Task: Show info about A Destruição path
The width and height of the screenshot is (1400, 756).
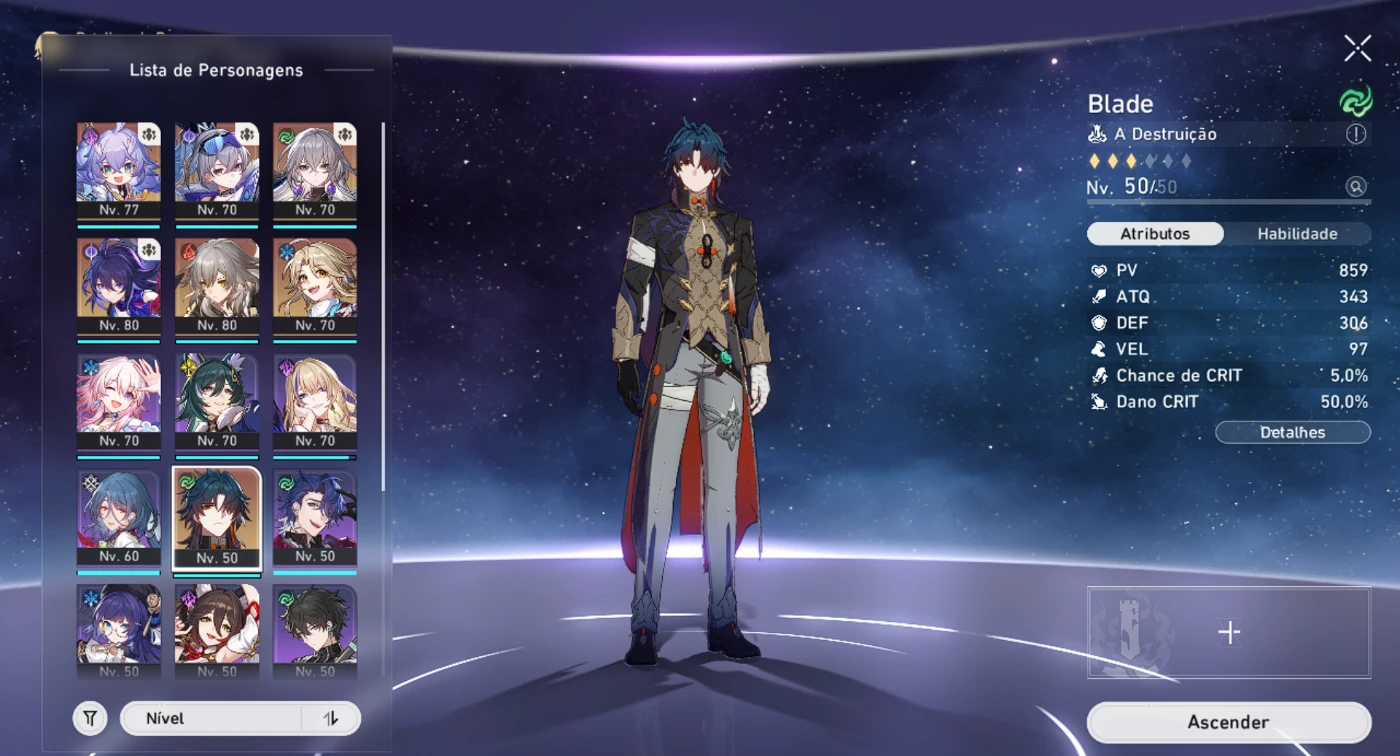Action: pos(1356,134)
